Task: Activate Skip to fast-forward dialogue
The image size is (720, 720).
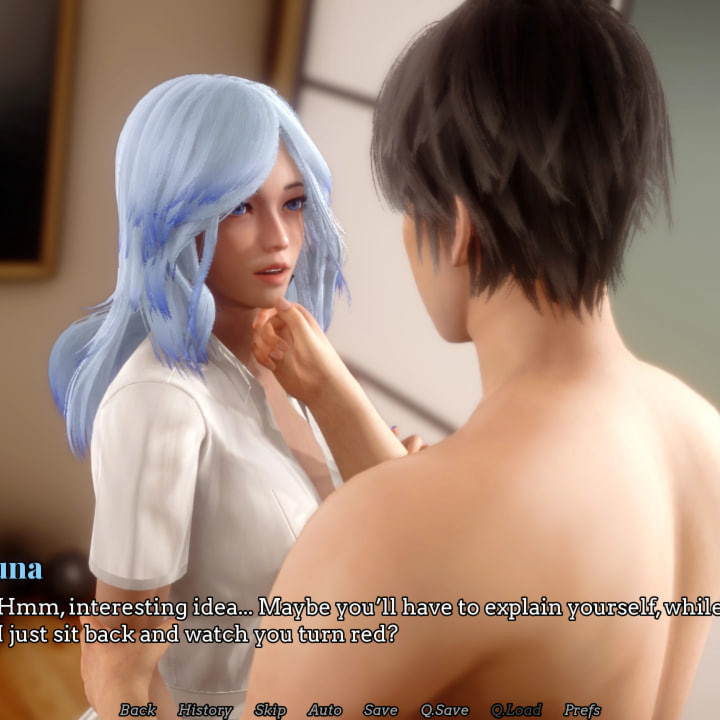Action: (x=270, y=710)
